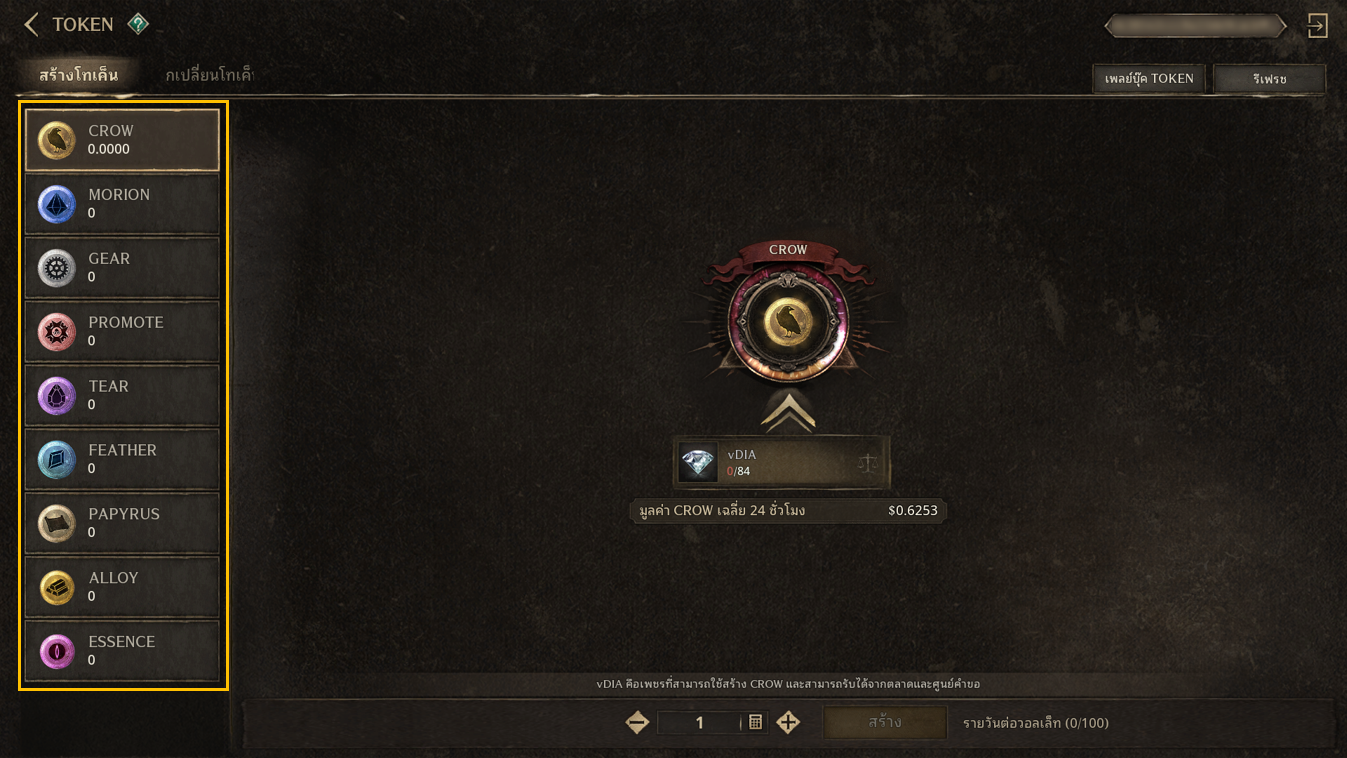Pick the PROMOTE token row
1347x758 pixels.
tap(122, 332)
